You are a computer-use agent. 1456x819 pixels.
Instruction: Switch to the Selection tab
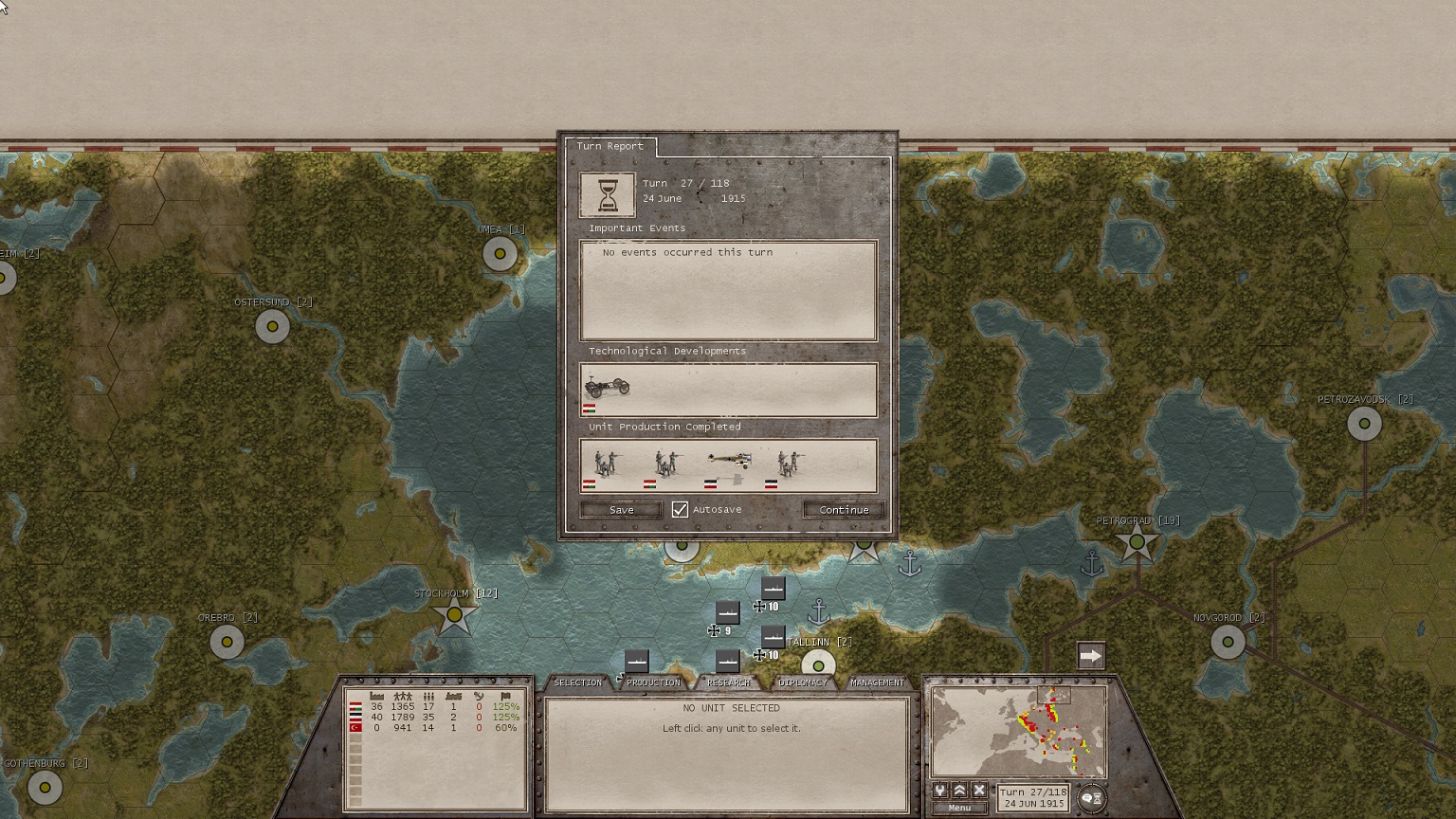(x=577, y=682)
